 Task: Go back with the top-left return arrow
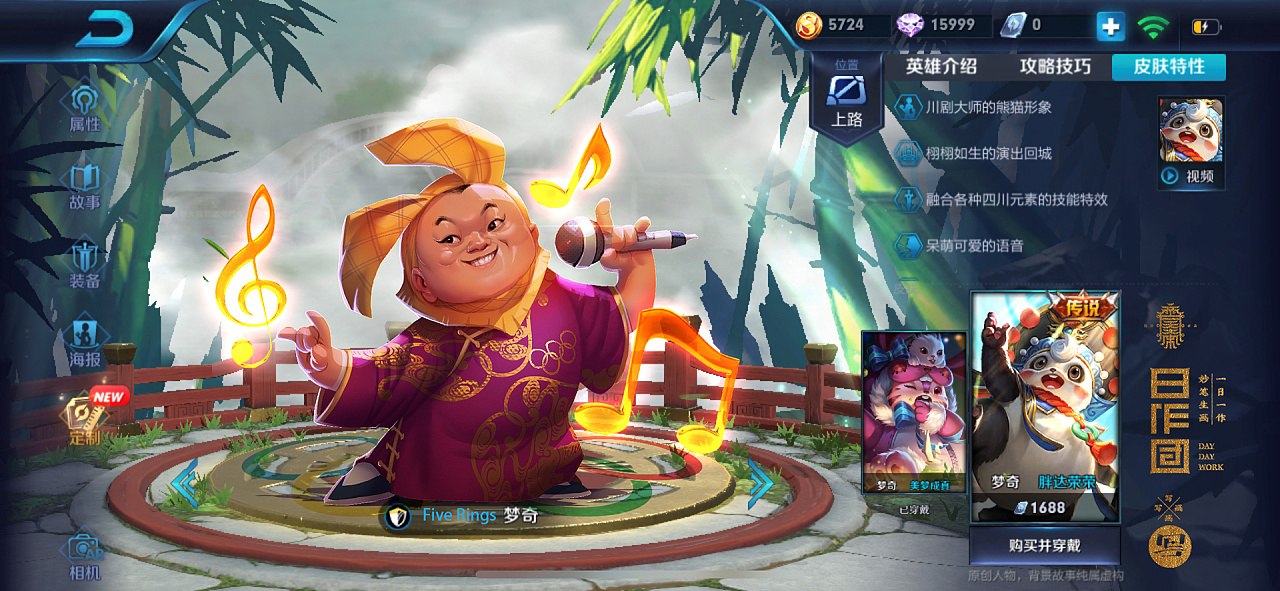tap(104, 28)
